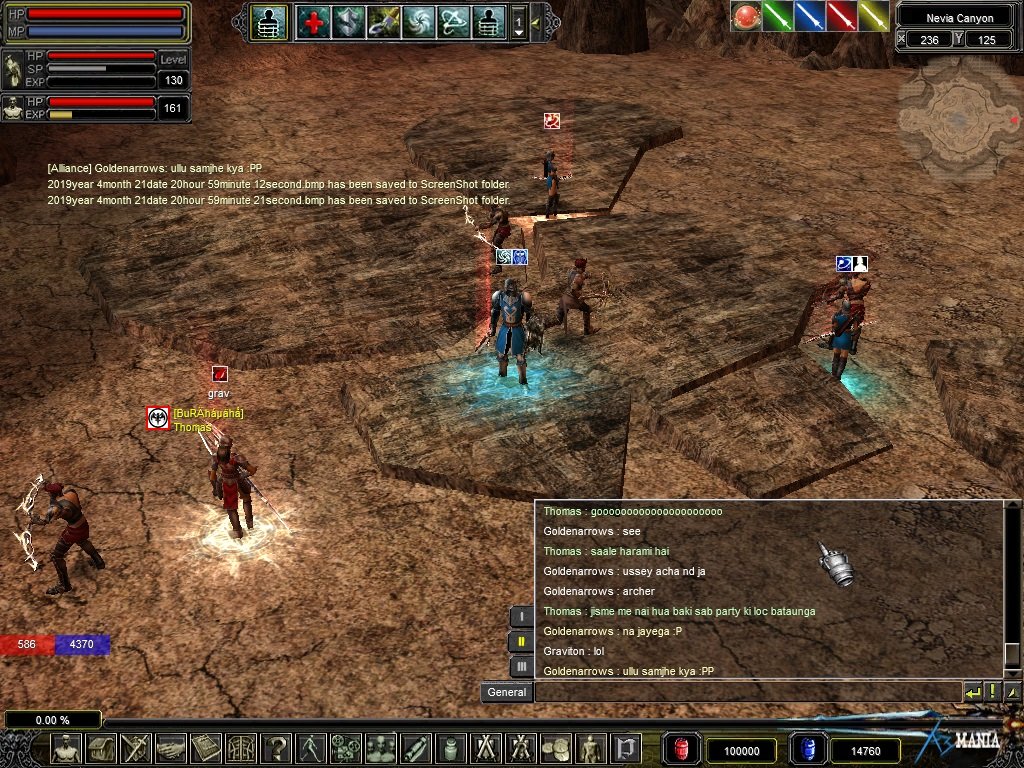Viewport: 1024px width, 768px height.
Task: Click the yellow exclamation chat button
Action: tap(992, 692)
